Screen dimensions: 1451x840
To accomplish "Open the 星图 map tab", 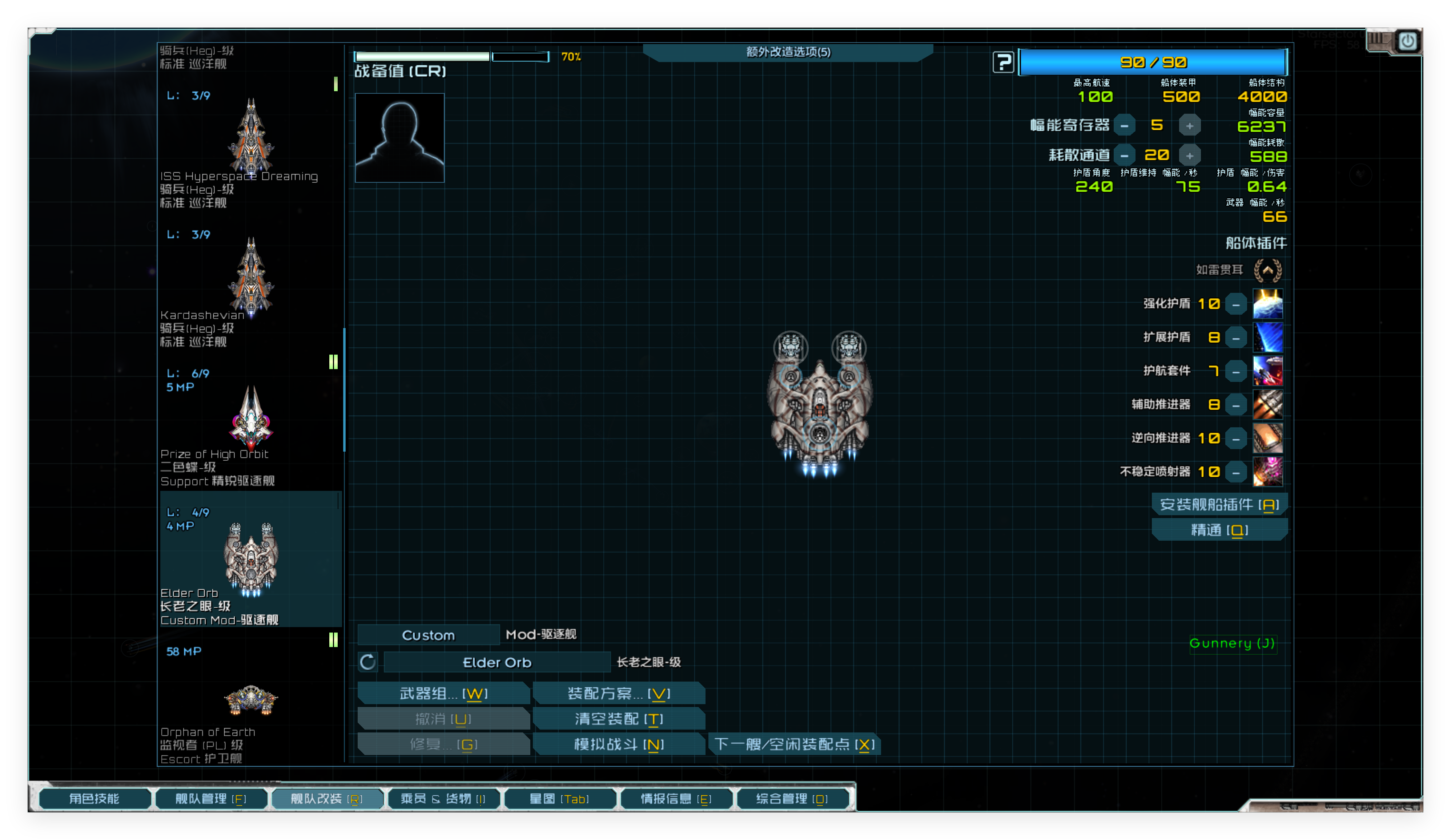I will coord(559,799).
